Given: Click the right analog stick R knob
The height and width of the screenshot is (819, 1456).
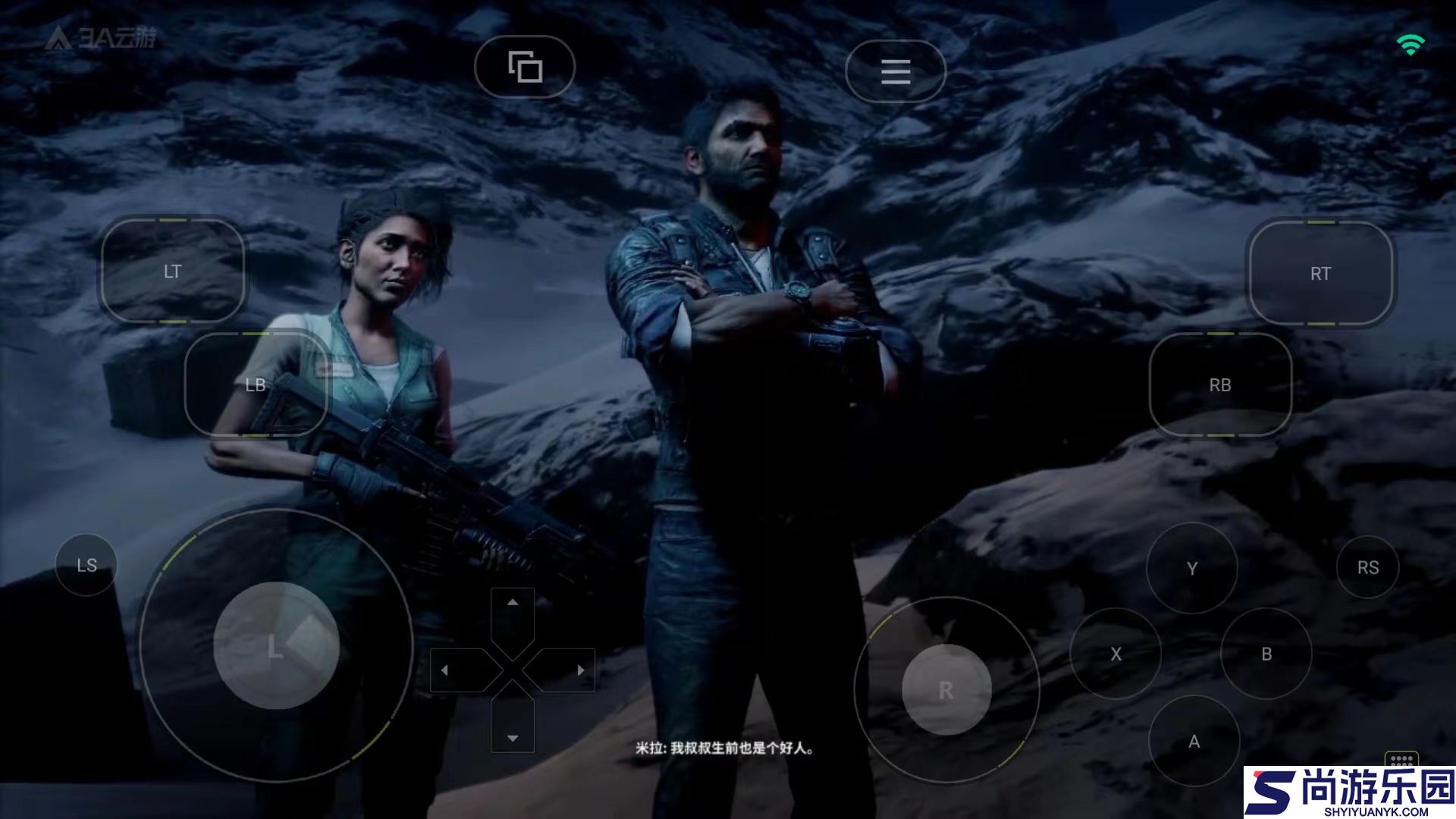Looking at the screenshot, I should (x=946, y=690).
